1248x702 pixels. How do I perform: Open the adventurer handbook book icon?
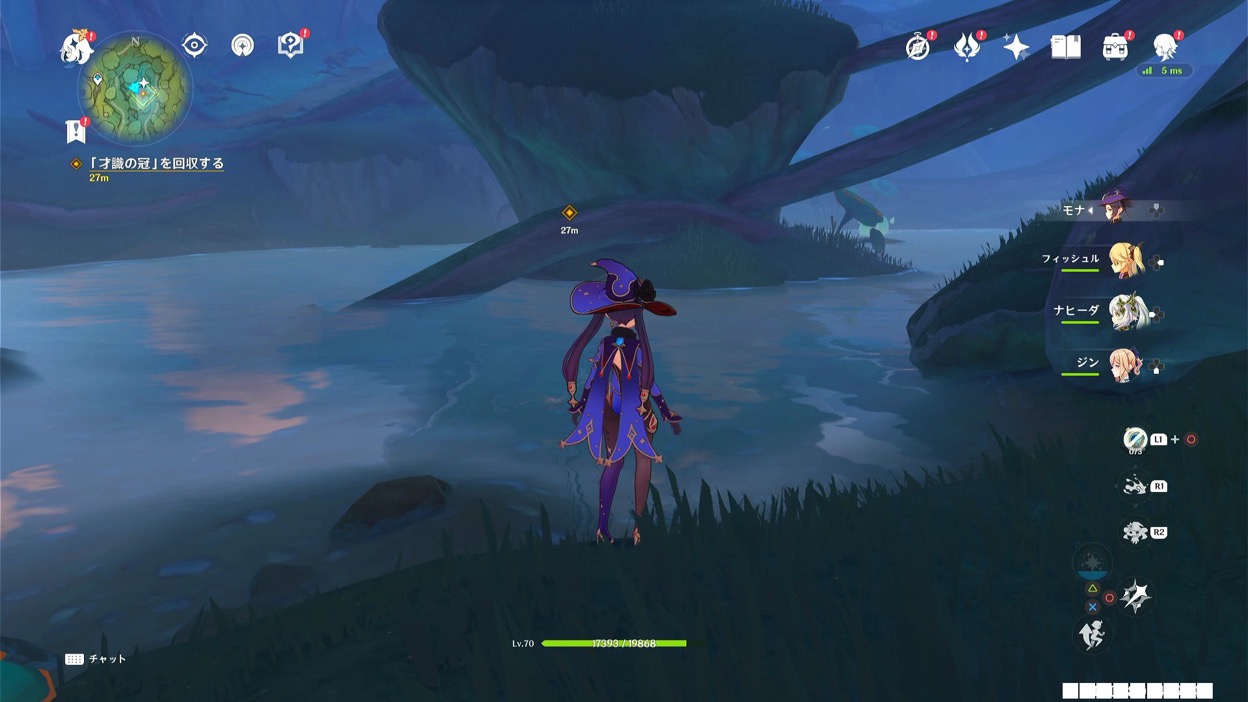1065,47
